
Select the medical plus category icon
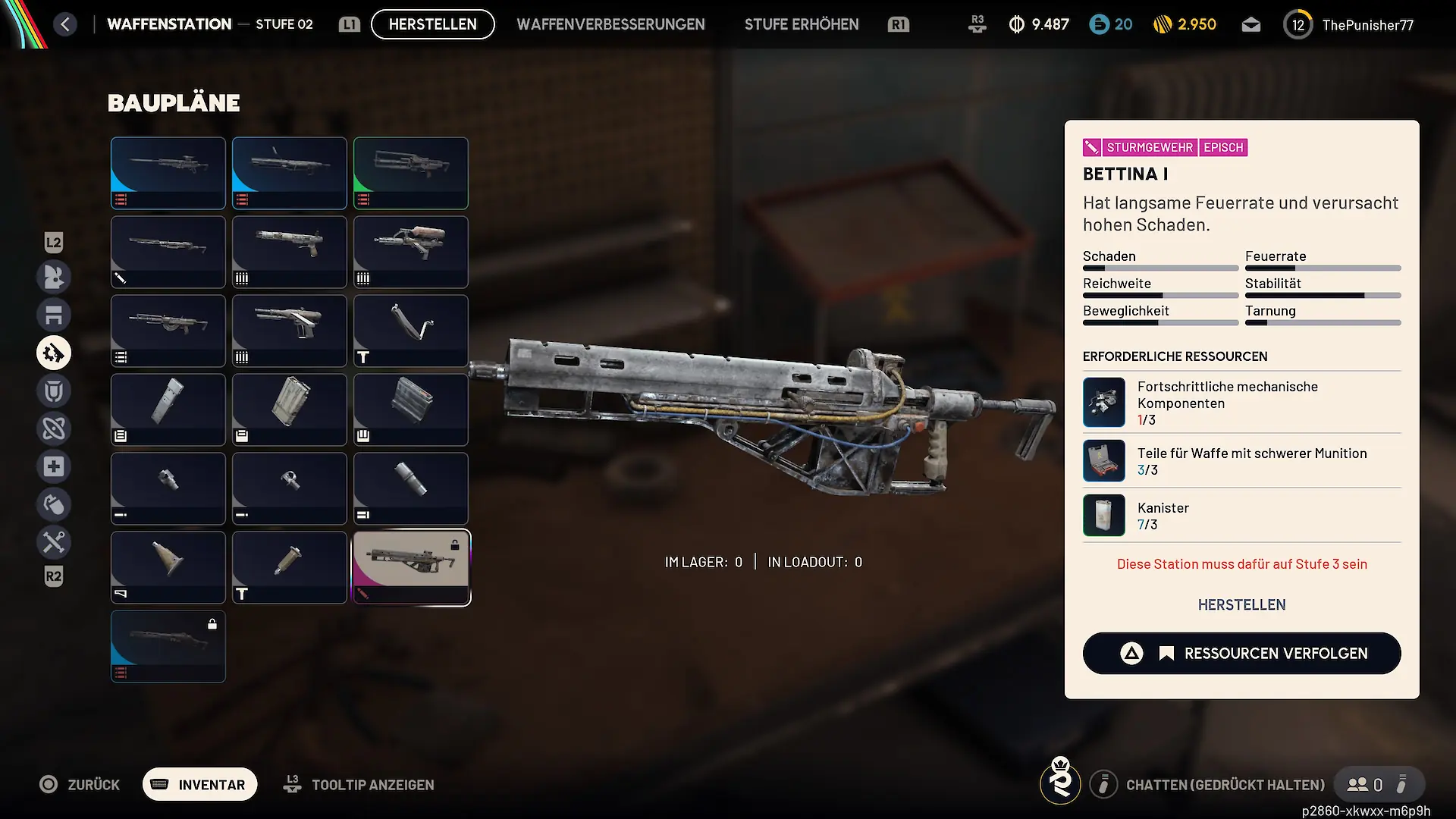54,466
